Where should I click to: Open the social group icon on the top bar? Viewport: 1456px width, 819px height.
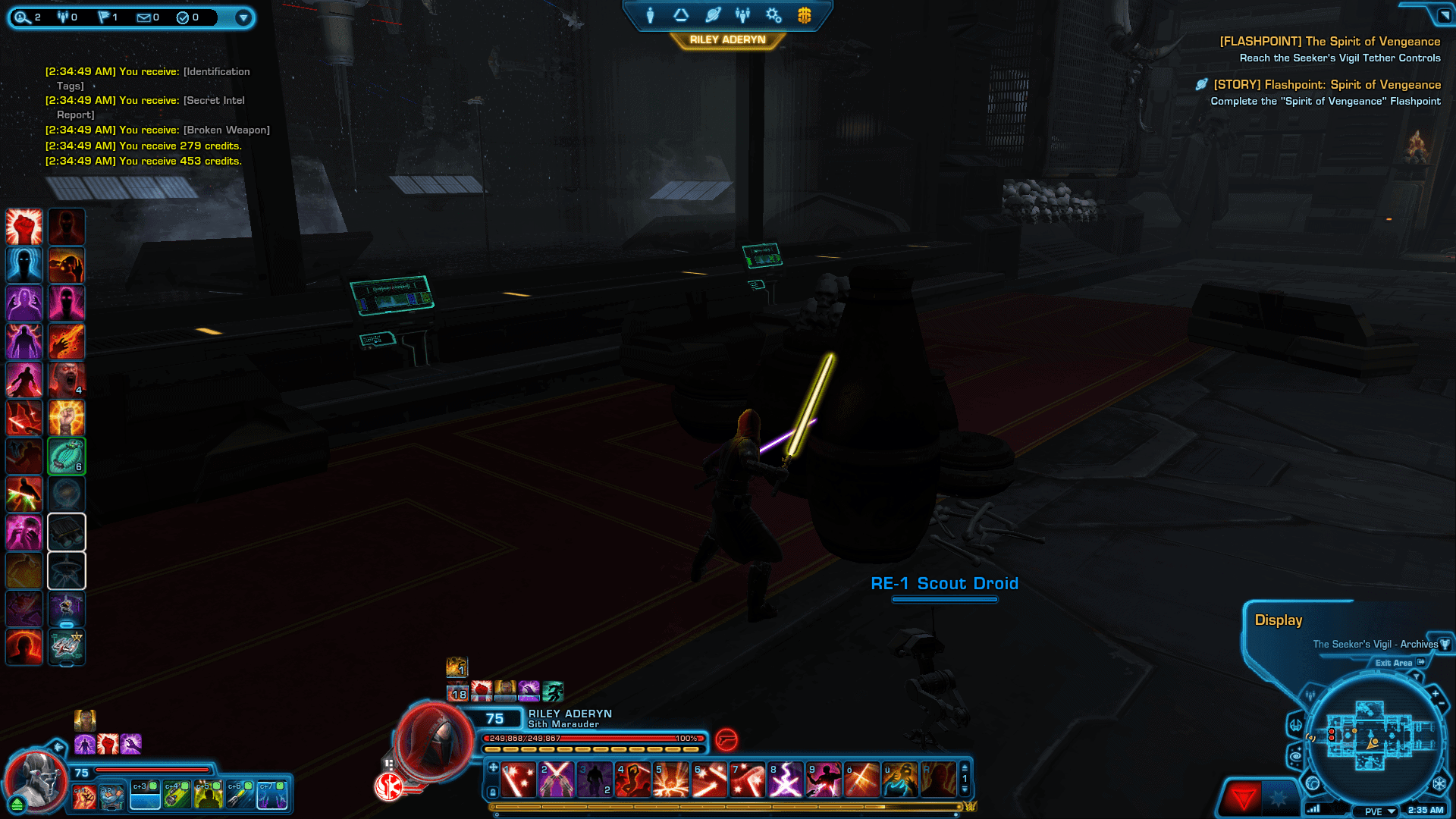742,14
